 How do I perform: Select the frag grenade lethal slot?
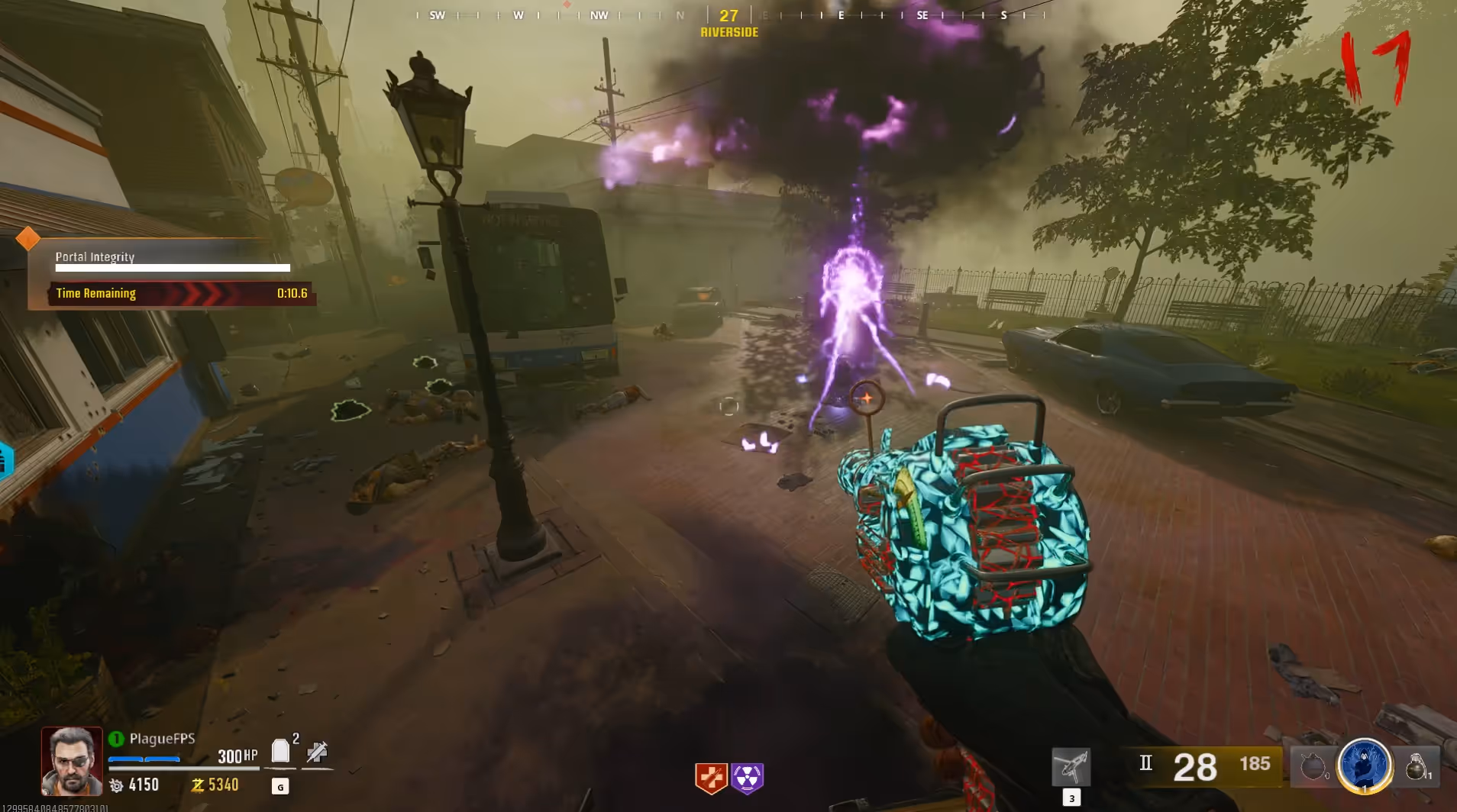click(x=1417, y=765)
